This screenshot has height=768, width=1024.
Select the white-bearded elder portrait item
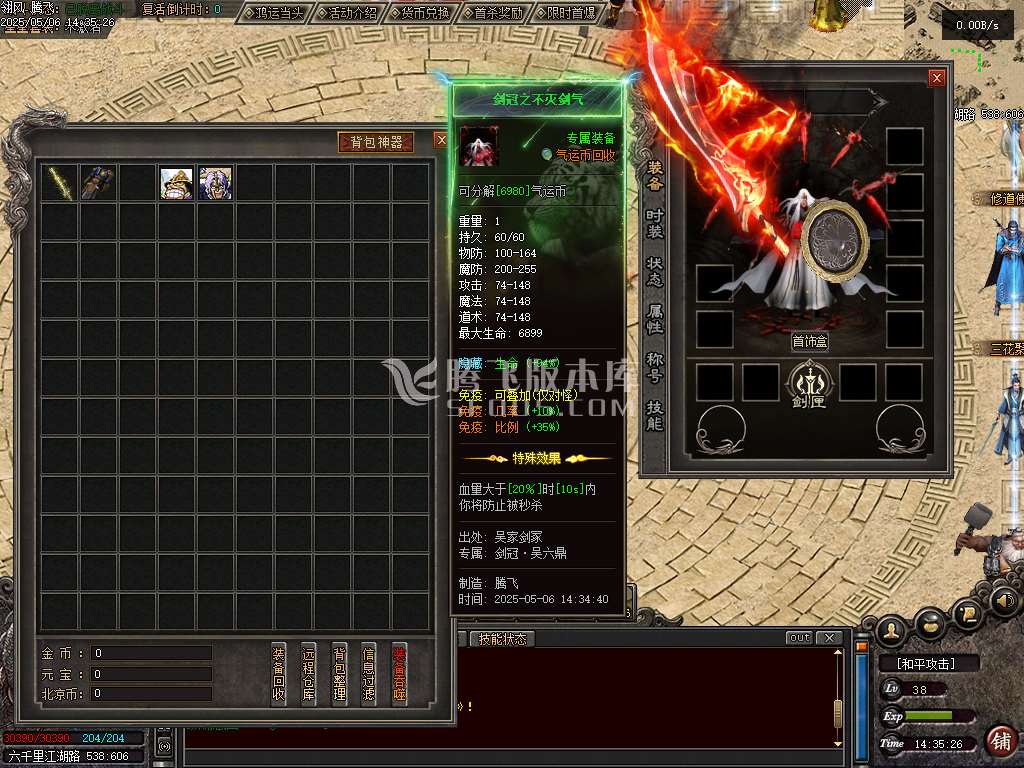coord(177,183)
